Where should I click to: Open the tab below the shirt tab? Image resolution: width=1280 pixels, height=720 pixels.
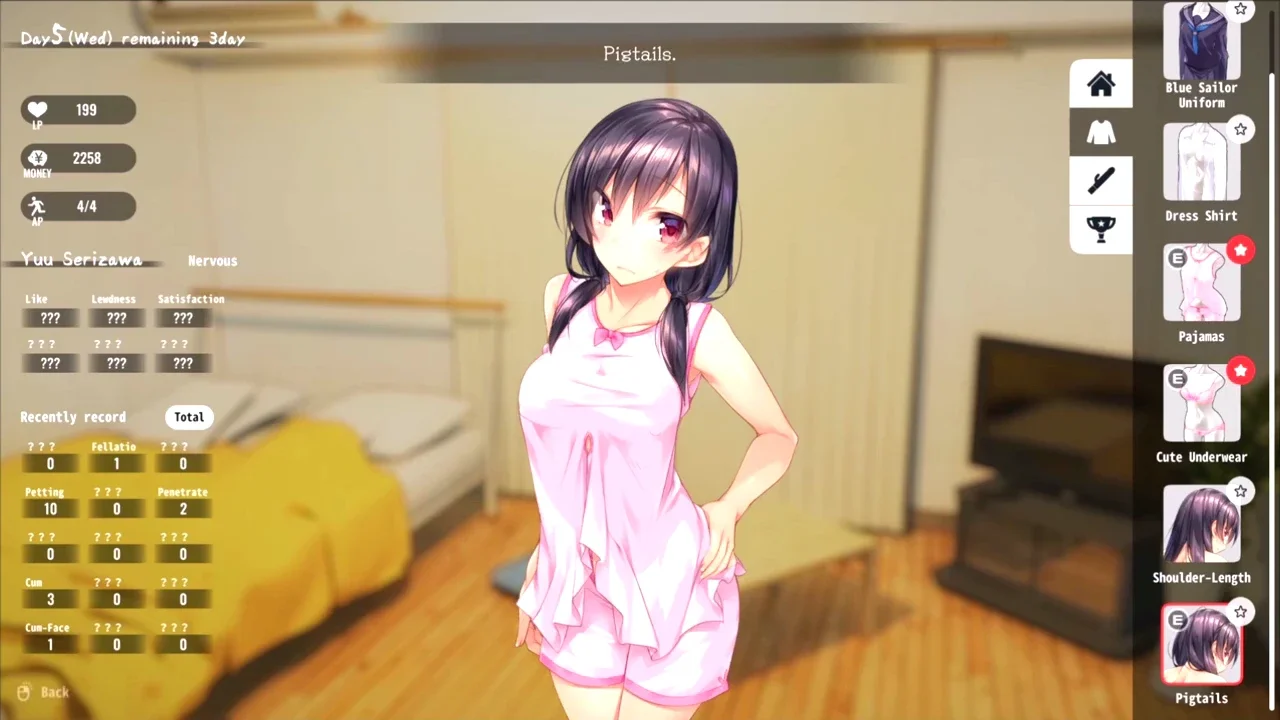click(x=1101, y=181)
